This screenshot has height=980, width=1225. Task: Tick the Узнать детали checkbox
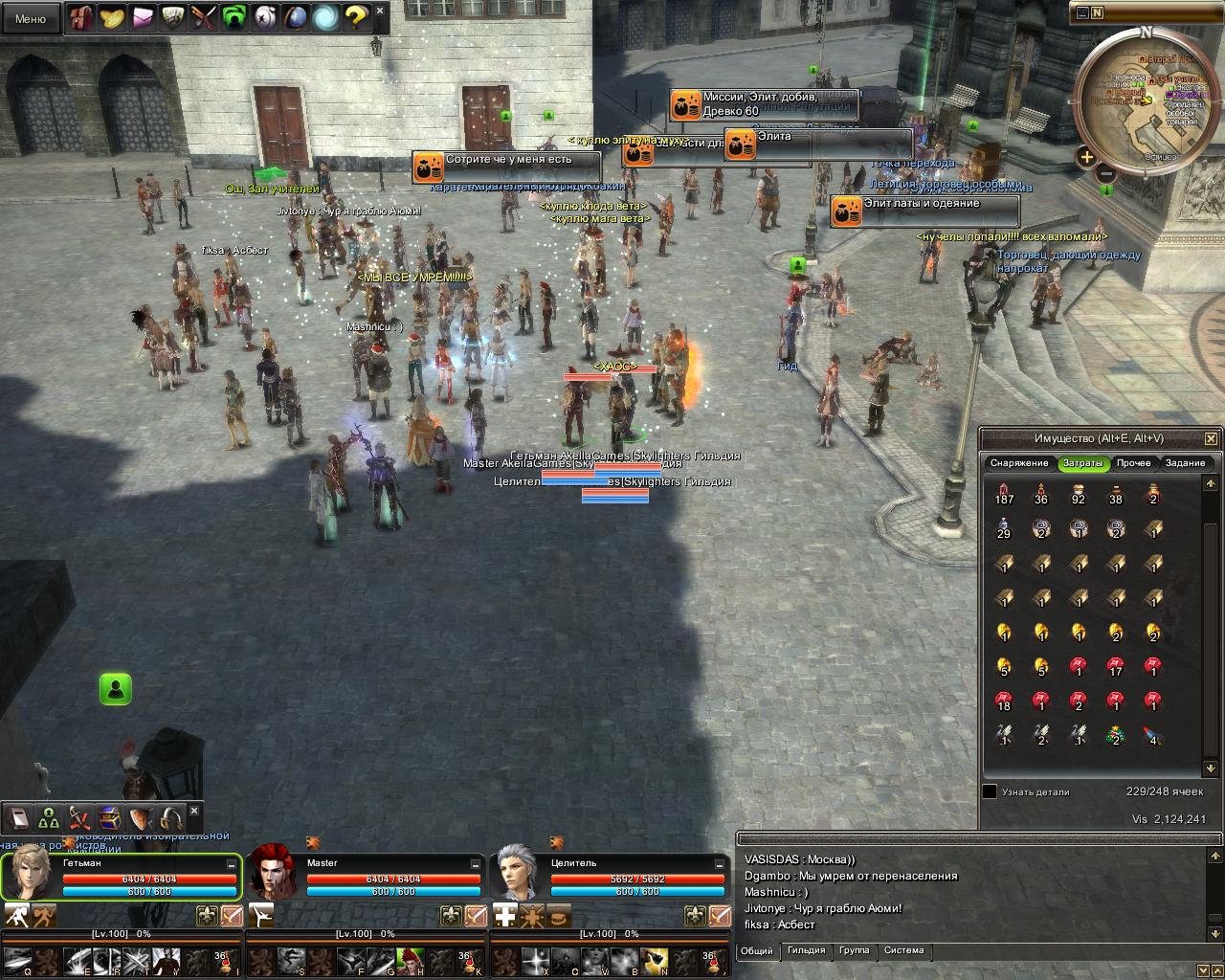click(990, 791)
